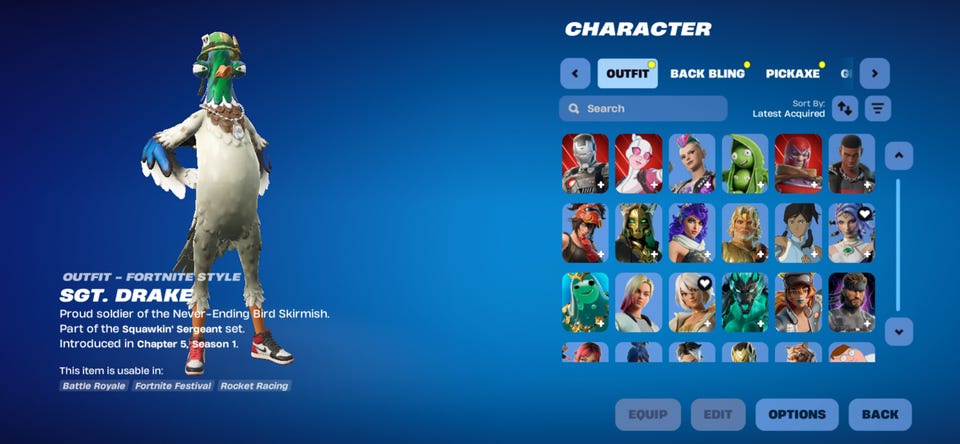This screenshot has height=444, width=960.
Task: Open the Pickaxe tab
Action: pos(793,74)
